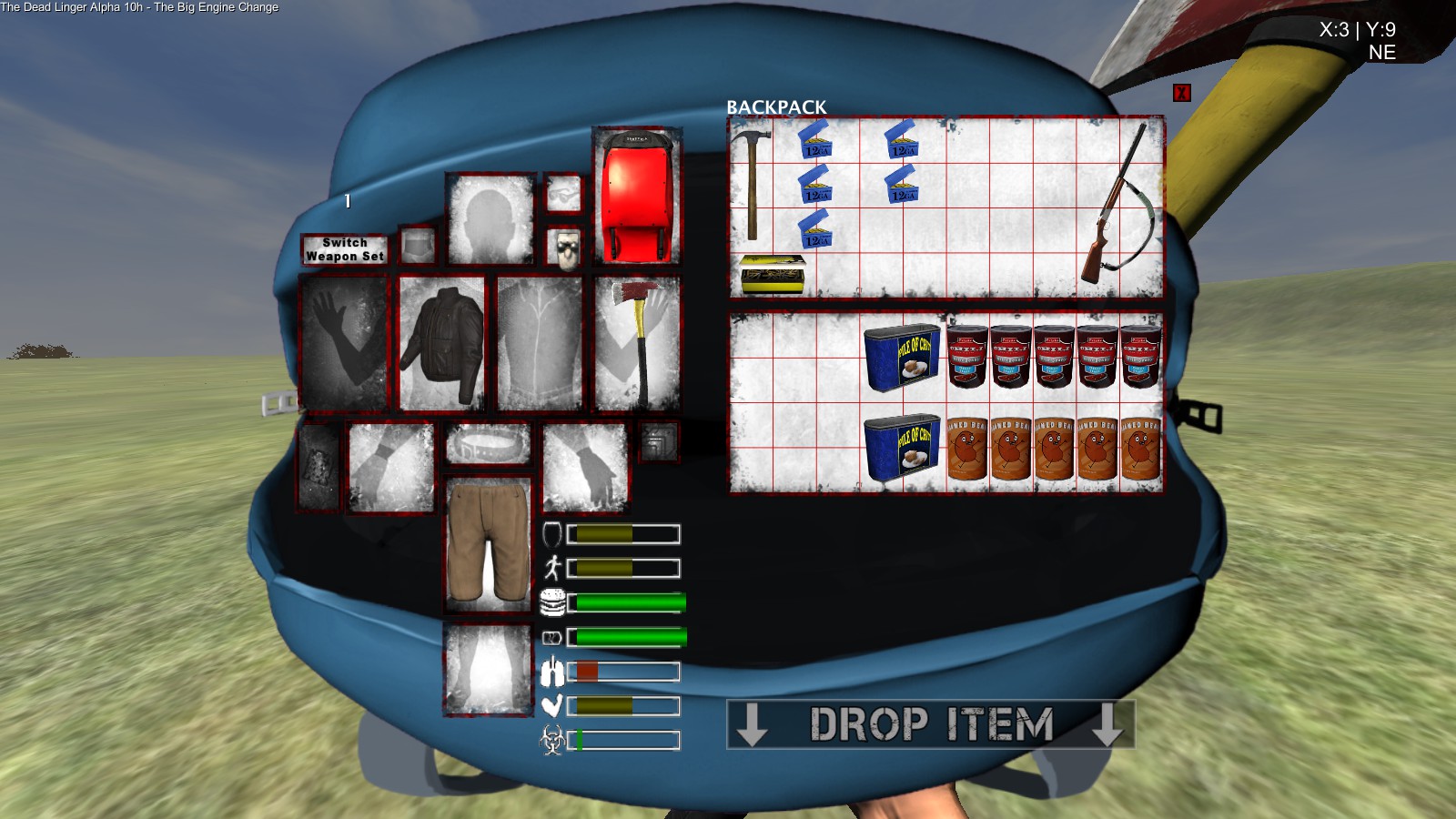Viewport: 1456px width, 819px height.
Task: Choose the equipped fire axe slot
Action: [637, 344]
